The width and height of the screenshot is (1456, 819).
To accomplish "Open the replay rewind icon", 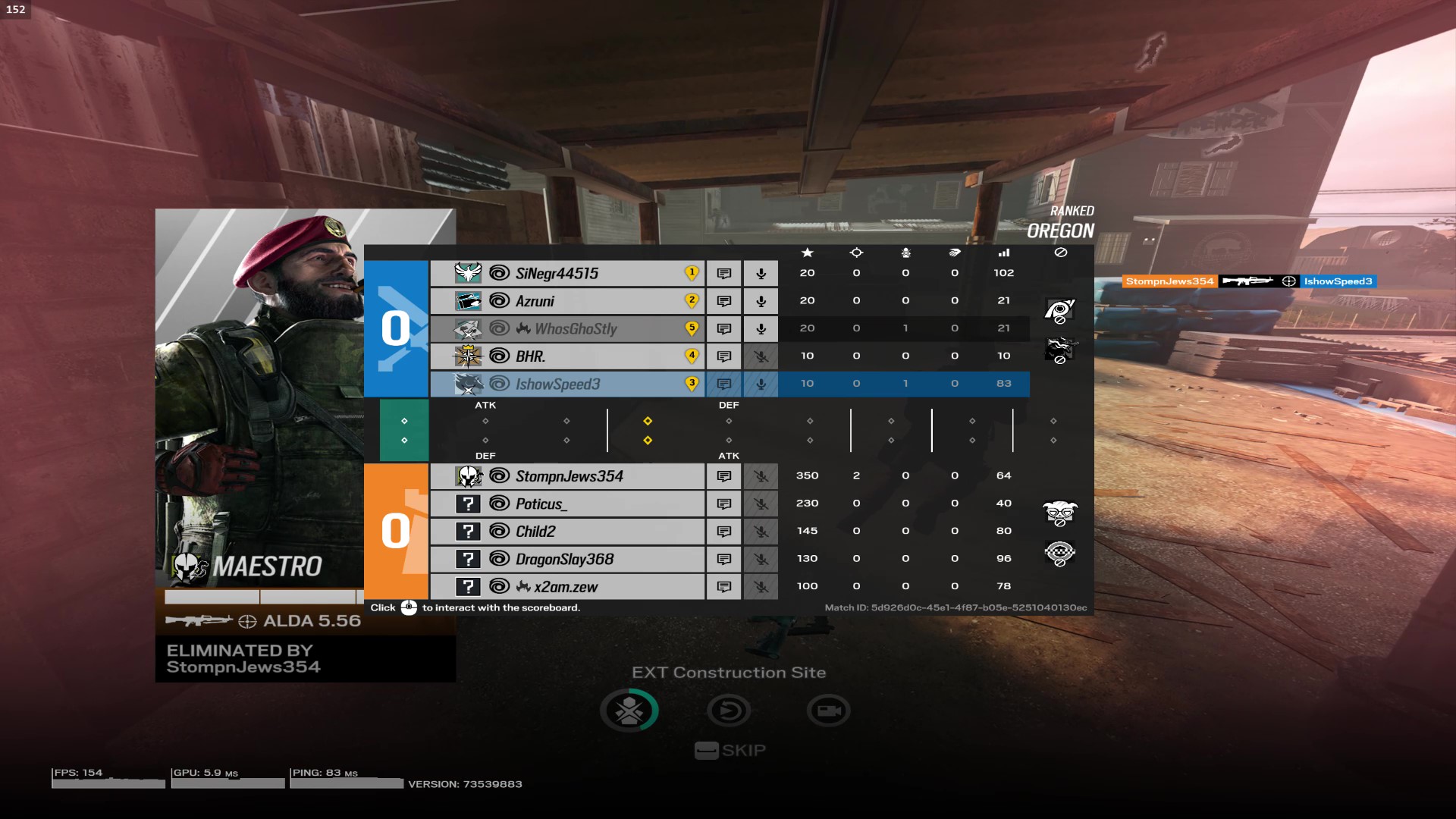I will pos(728,711).
